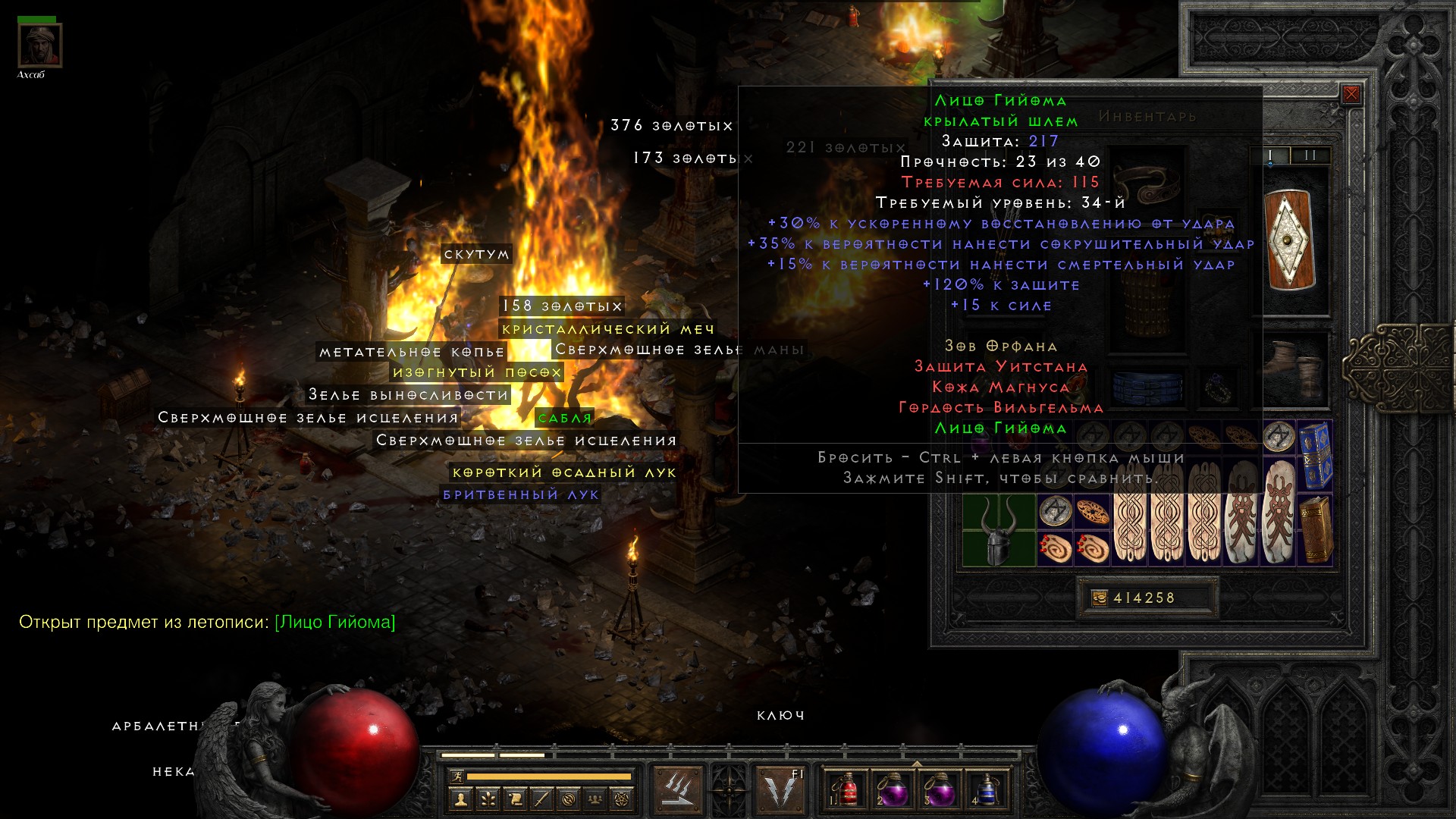This screenshot has height=819, width=1456.
Task: Use the blue mana potion in belt slot 4
Action: (x=985, y=789)
